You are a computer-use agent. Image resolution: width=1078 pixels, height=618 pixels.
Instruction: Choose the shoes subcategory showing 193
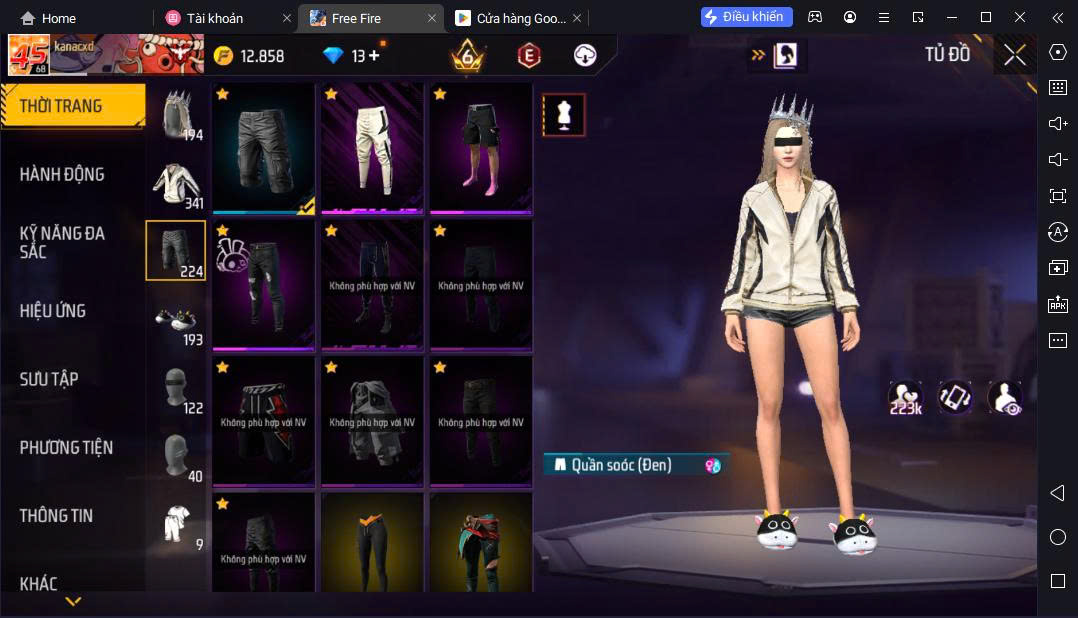pos(177,323)
